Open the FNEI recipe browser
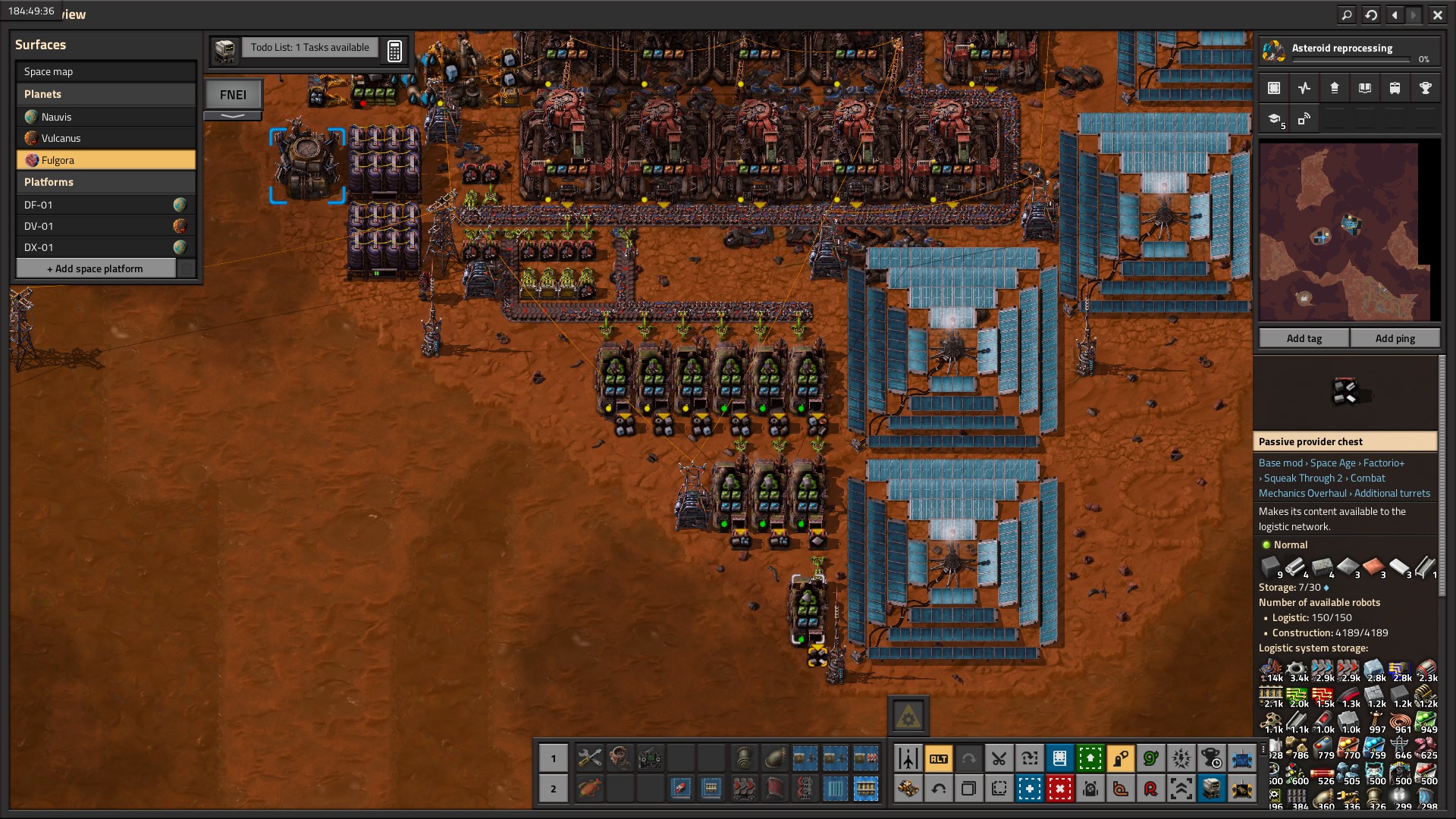Viewport: 1456px width, 819px height. tap(233, 95)
